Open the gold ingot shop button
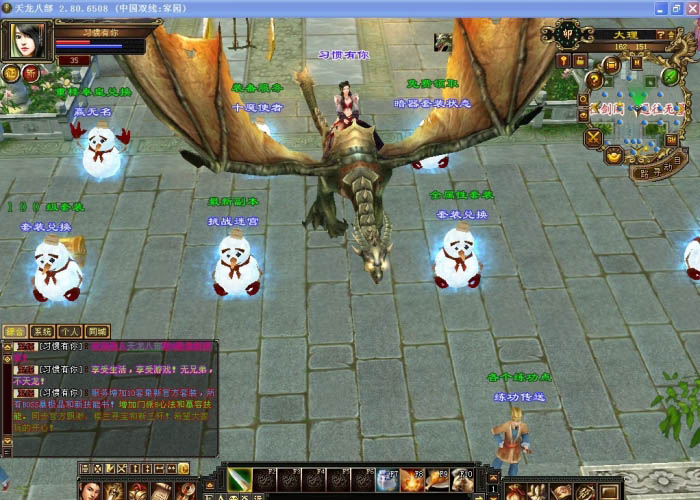 point(613,154)
